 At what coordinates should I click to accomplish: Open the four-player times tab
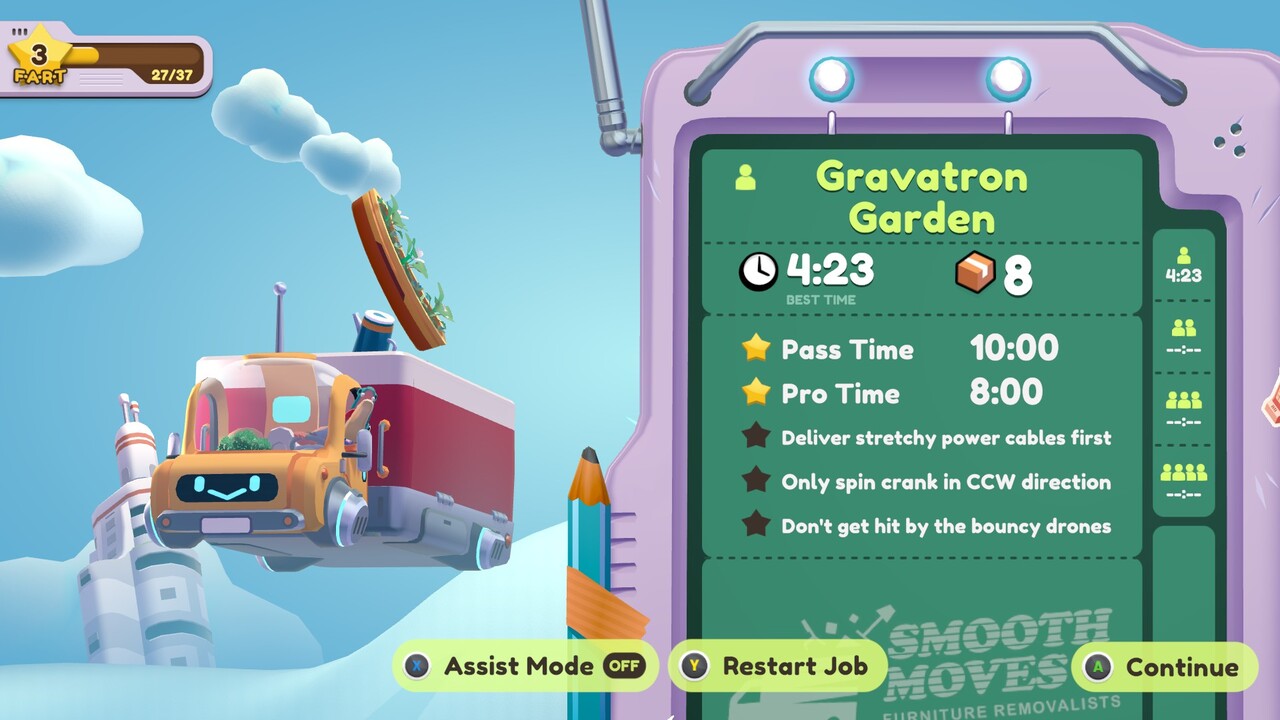click(x=1183, y=481)
